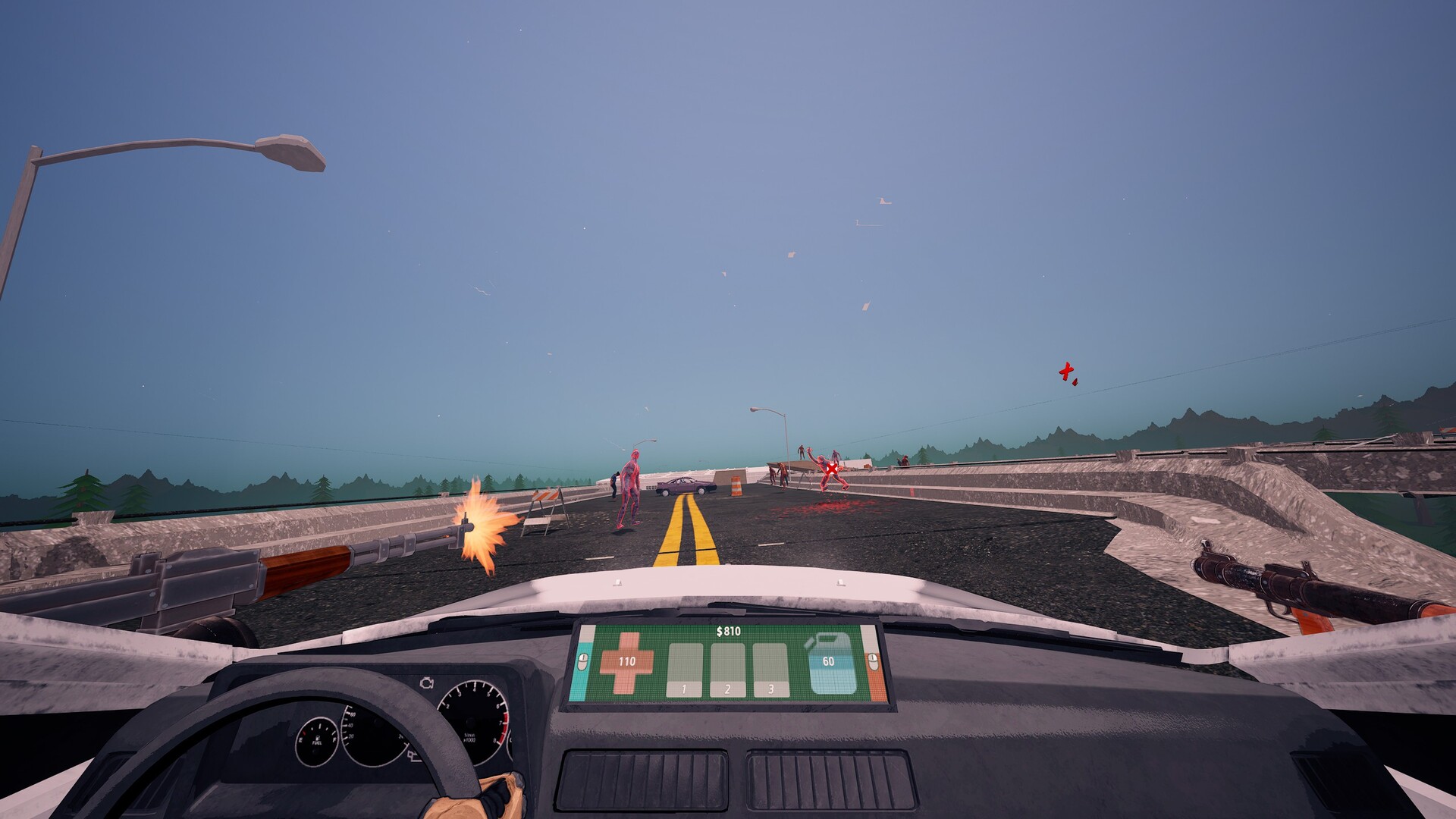Select inventory slot 2 on the dashboard display

click(x=727, y=670)
